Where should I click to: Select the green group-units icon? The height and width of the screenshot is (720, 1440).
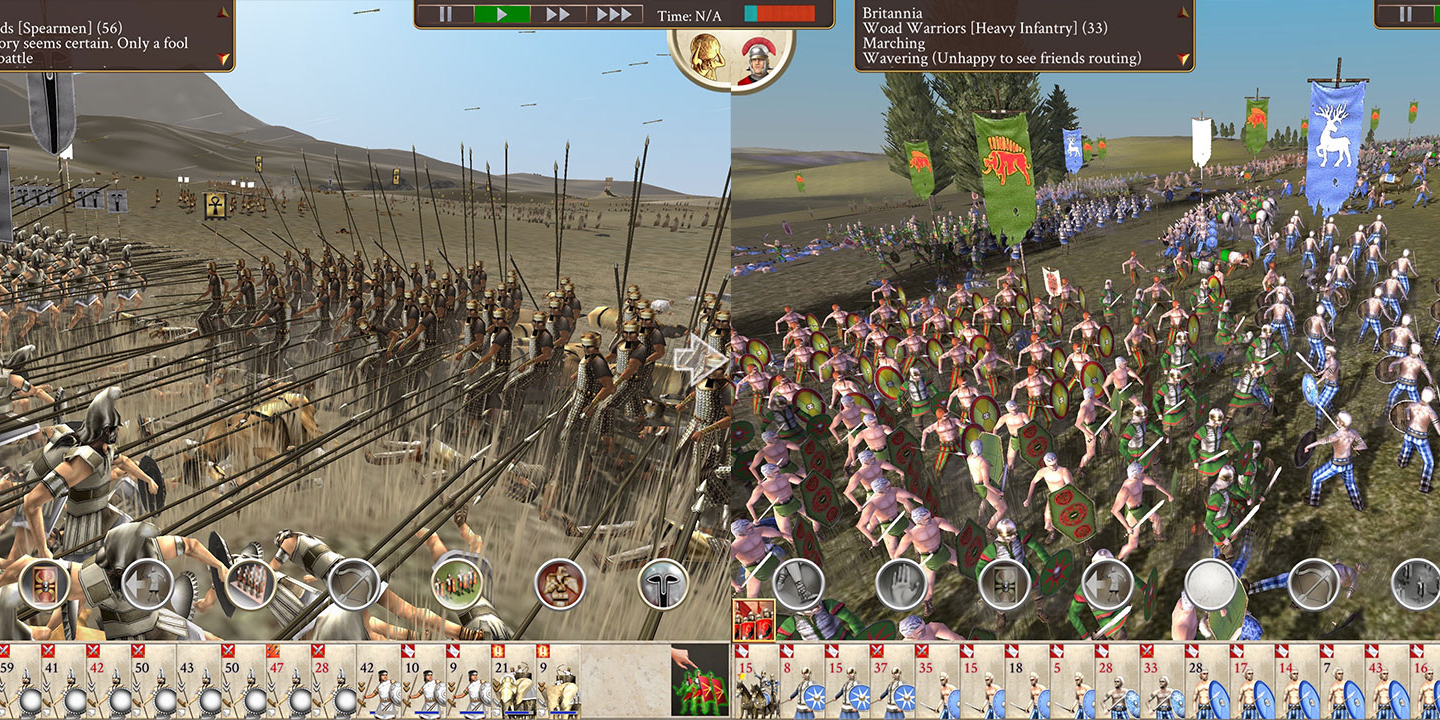(x=457, y=585)
